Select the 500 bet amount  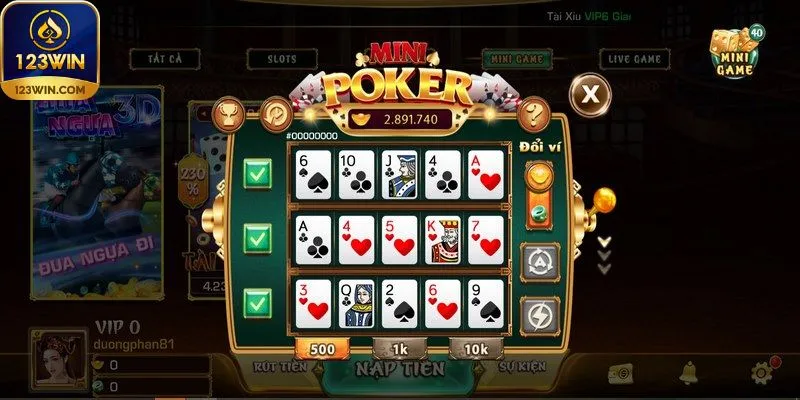pos(321,348)
